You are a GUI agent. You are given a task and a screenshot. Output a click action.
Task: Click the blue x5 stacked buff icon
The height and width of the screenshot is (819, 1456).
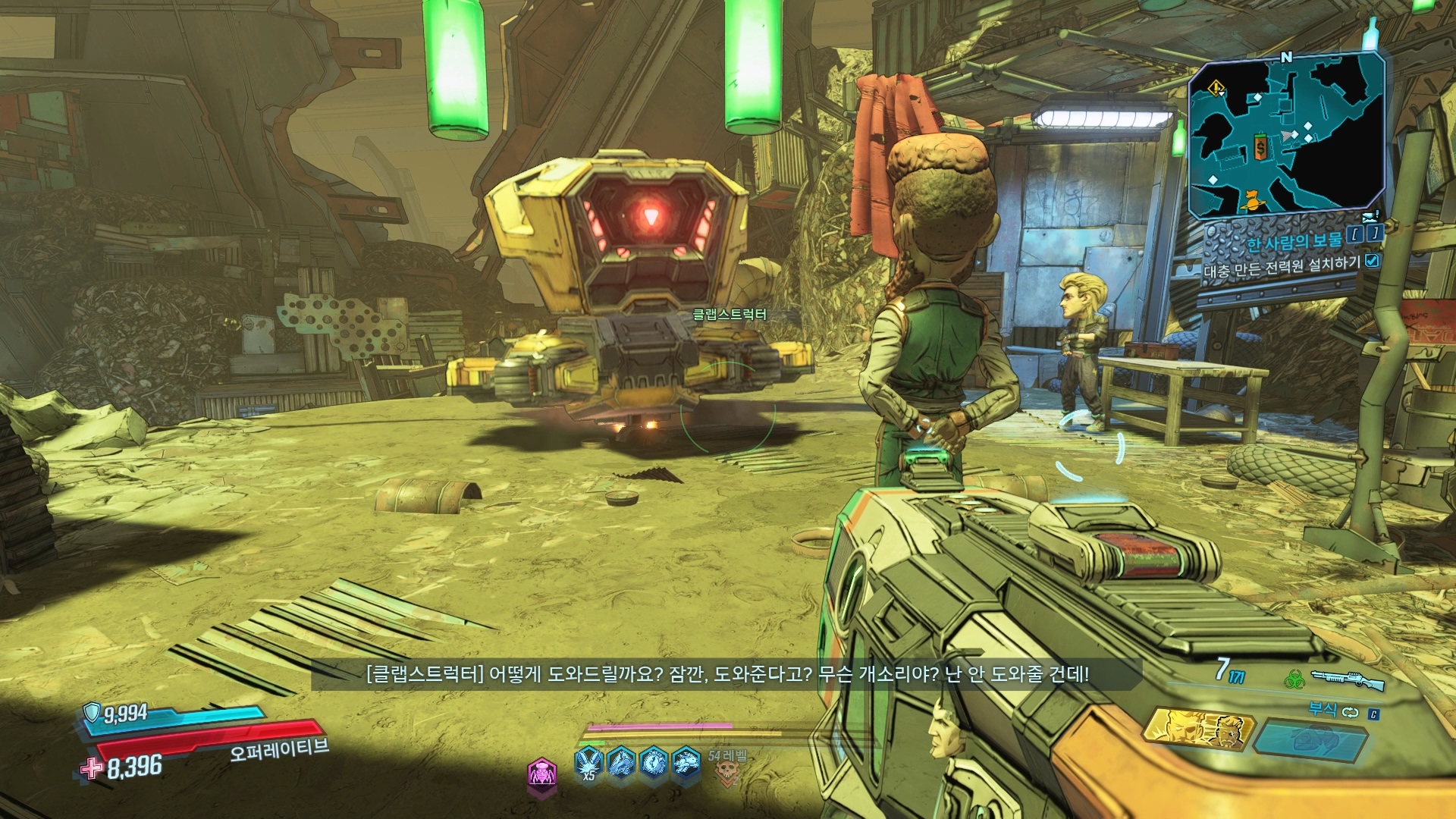(x=589, y=763)
